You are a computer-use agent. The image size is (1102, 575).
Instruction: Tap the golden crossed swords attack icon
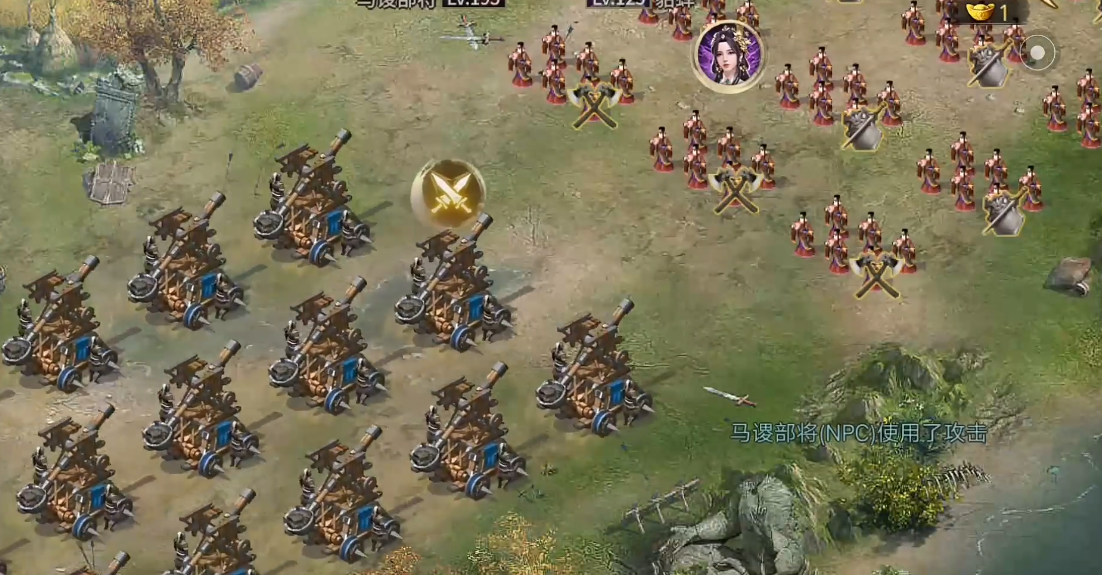[448, 192]
